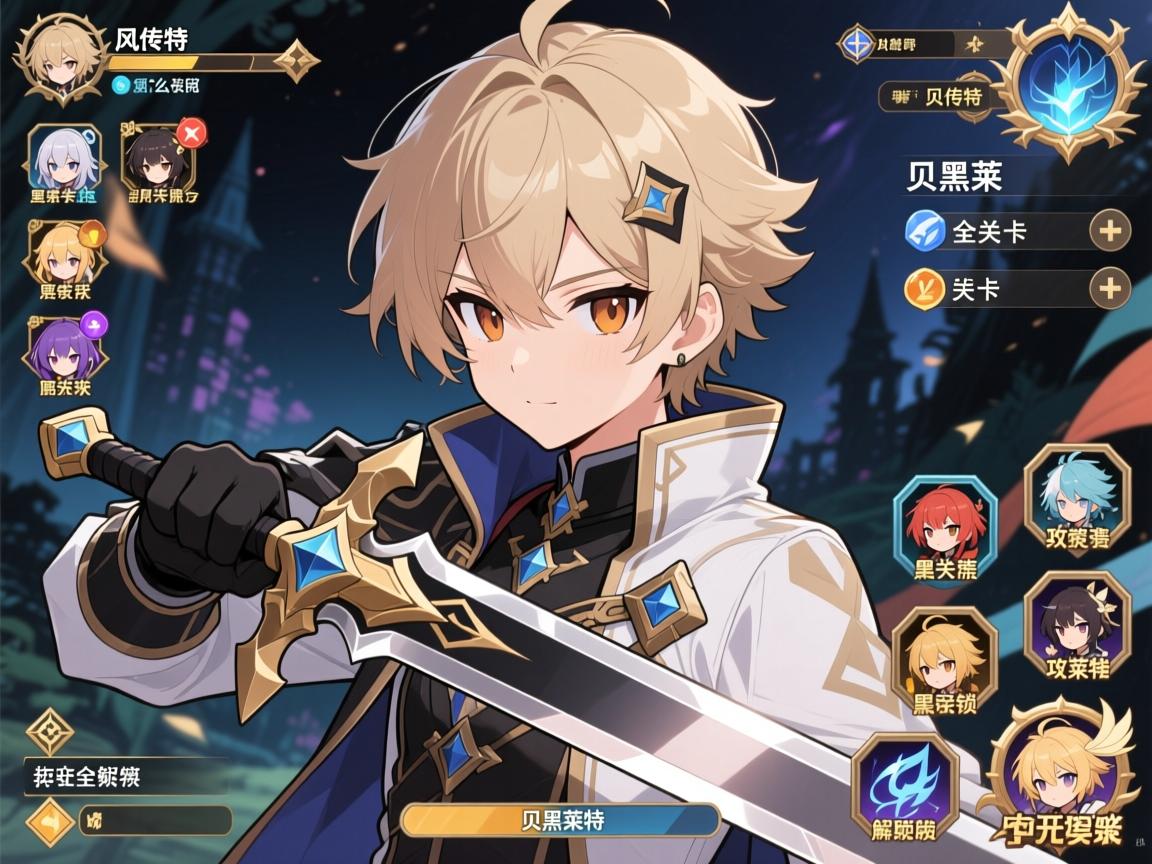The height and width of the screenshot is (864, 1152).
Task: Click the 贝黑莱特 name bar
Action: 560,820
